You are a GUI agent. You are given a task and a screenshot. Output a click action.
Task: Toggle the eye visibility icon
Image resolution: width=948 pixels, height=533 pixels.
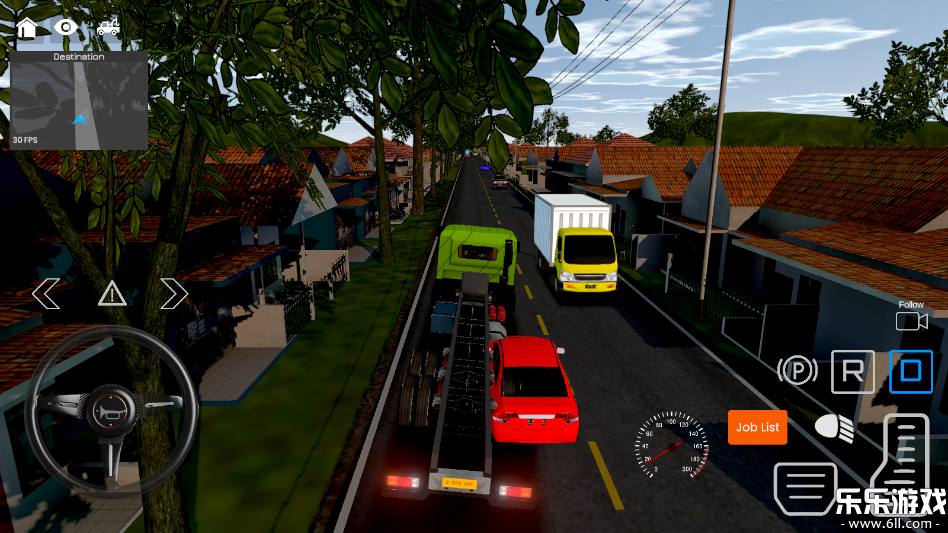click(66, 27)
